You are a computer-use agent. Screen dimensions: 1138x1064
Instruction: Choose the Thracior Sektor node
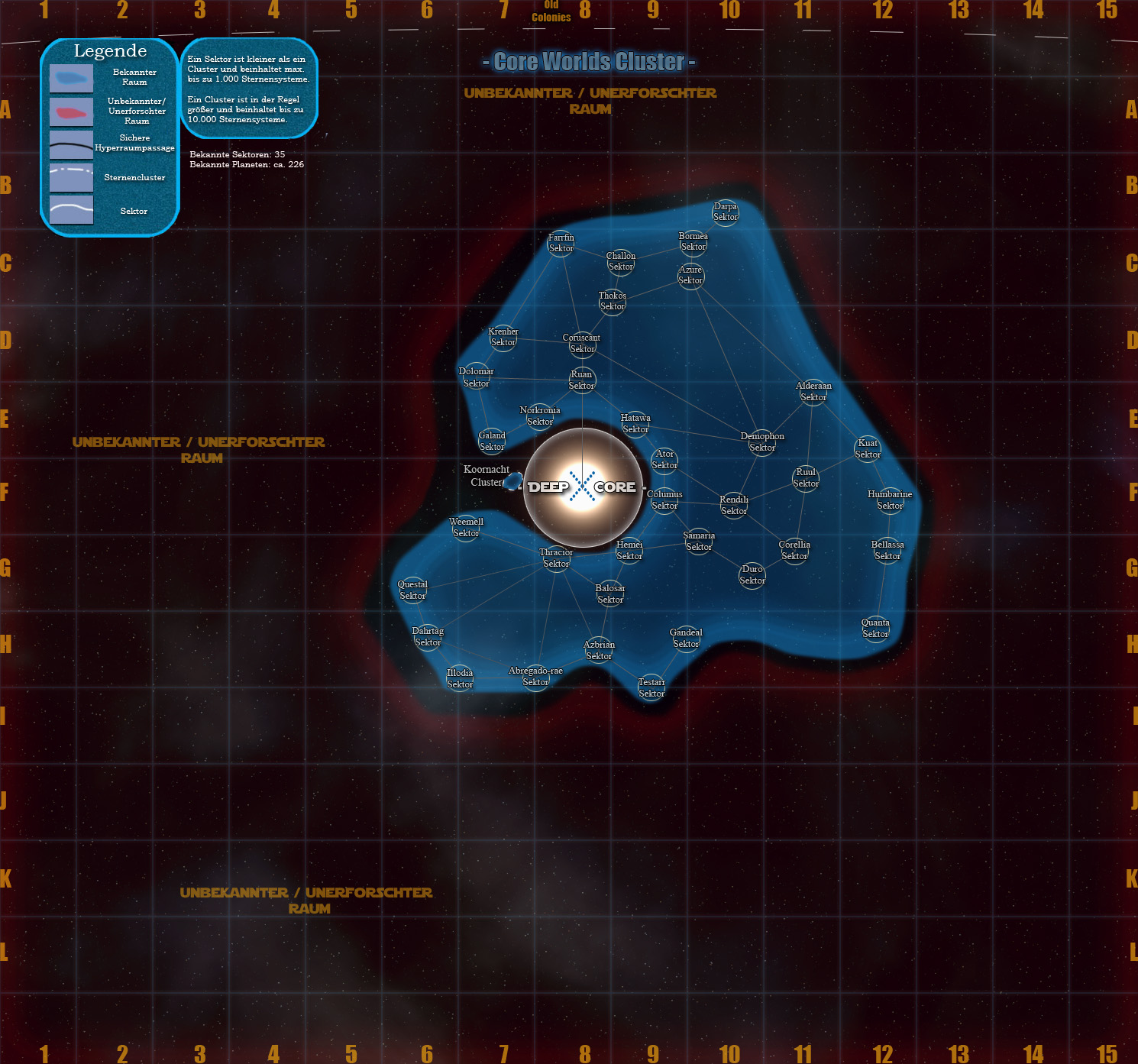click(556, 558)
